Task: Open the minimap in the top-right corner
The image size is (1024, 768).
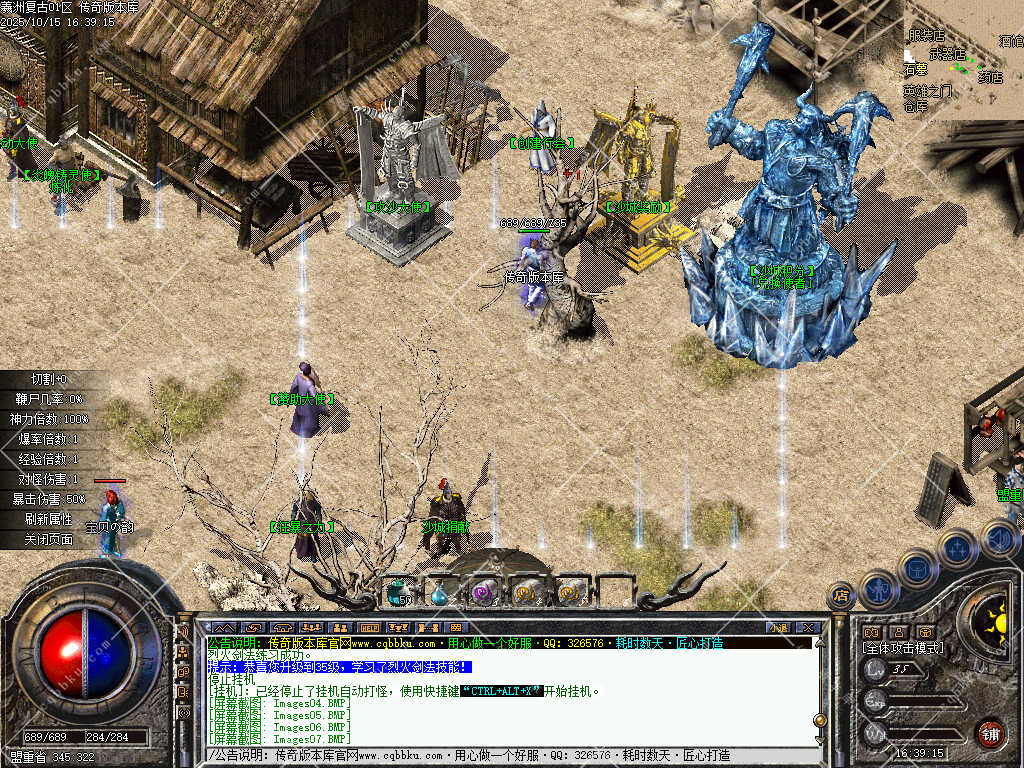Action: tap(963, 58)
